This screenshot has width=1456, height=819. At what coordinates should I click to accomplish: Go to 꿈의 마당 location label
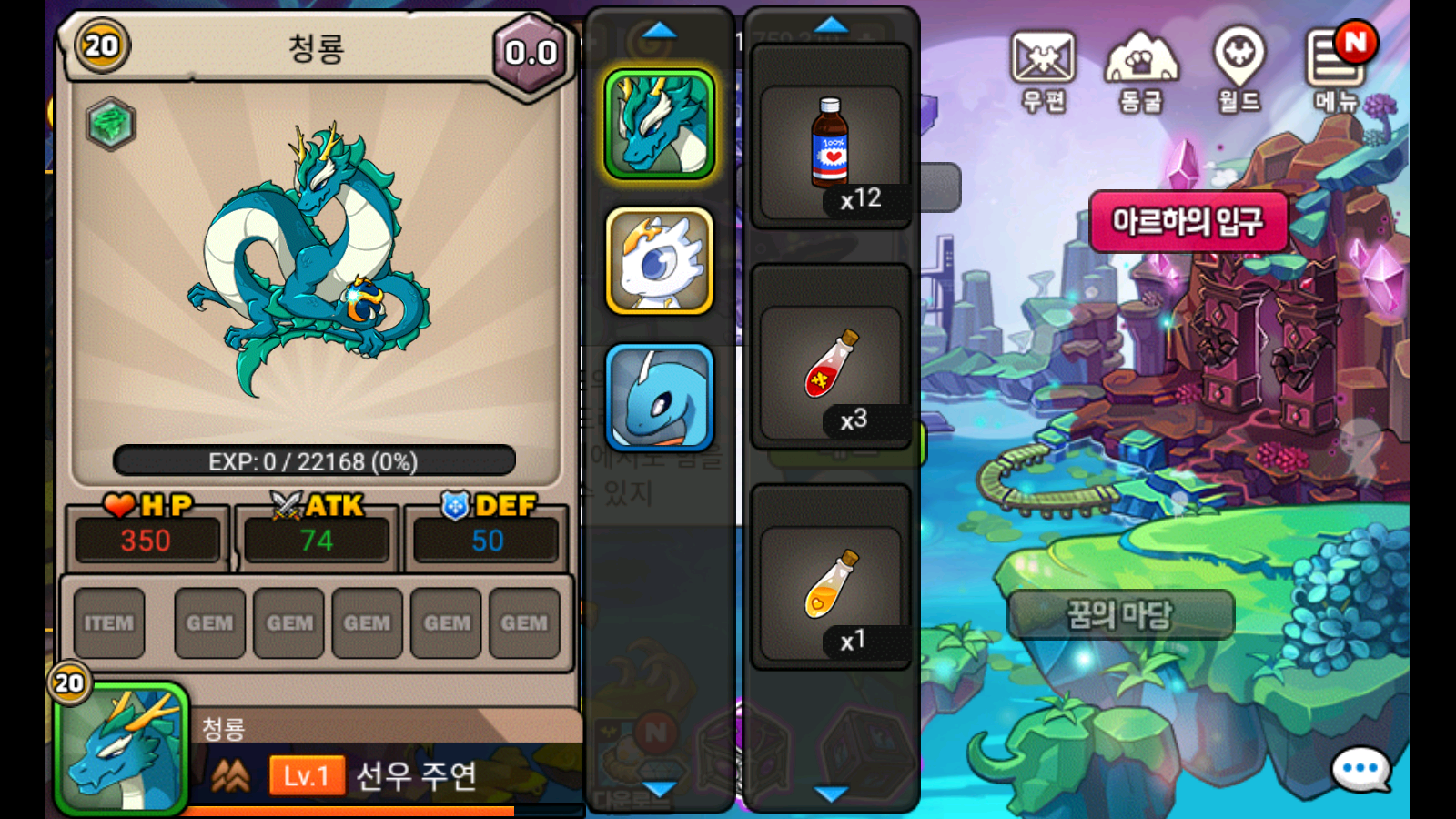click(x=1120, y=615)
